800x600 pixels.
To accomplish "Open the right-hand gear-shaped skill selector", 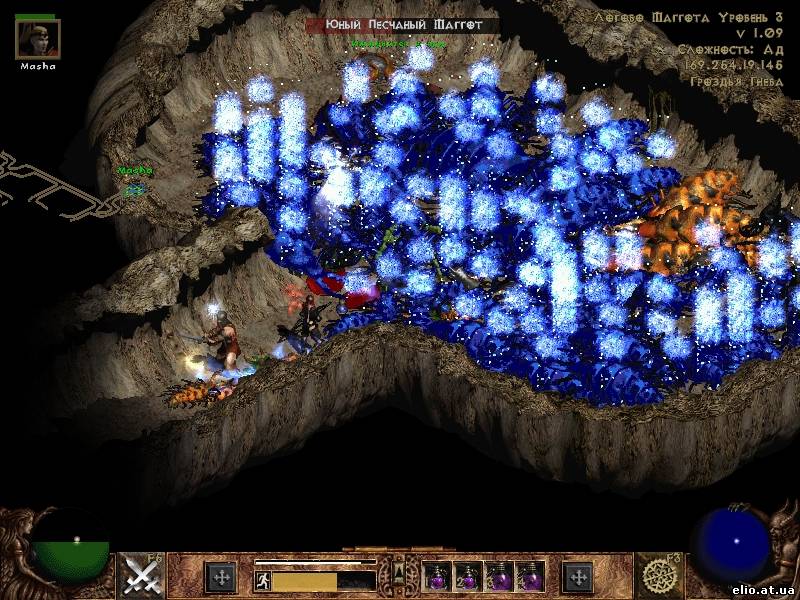I will (659, 575).
